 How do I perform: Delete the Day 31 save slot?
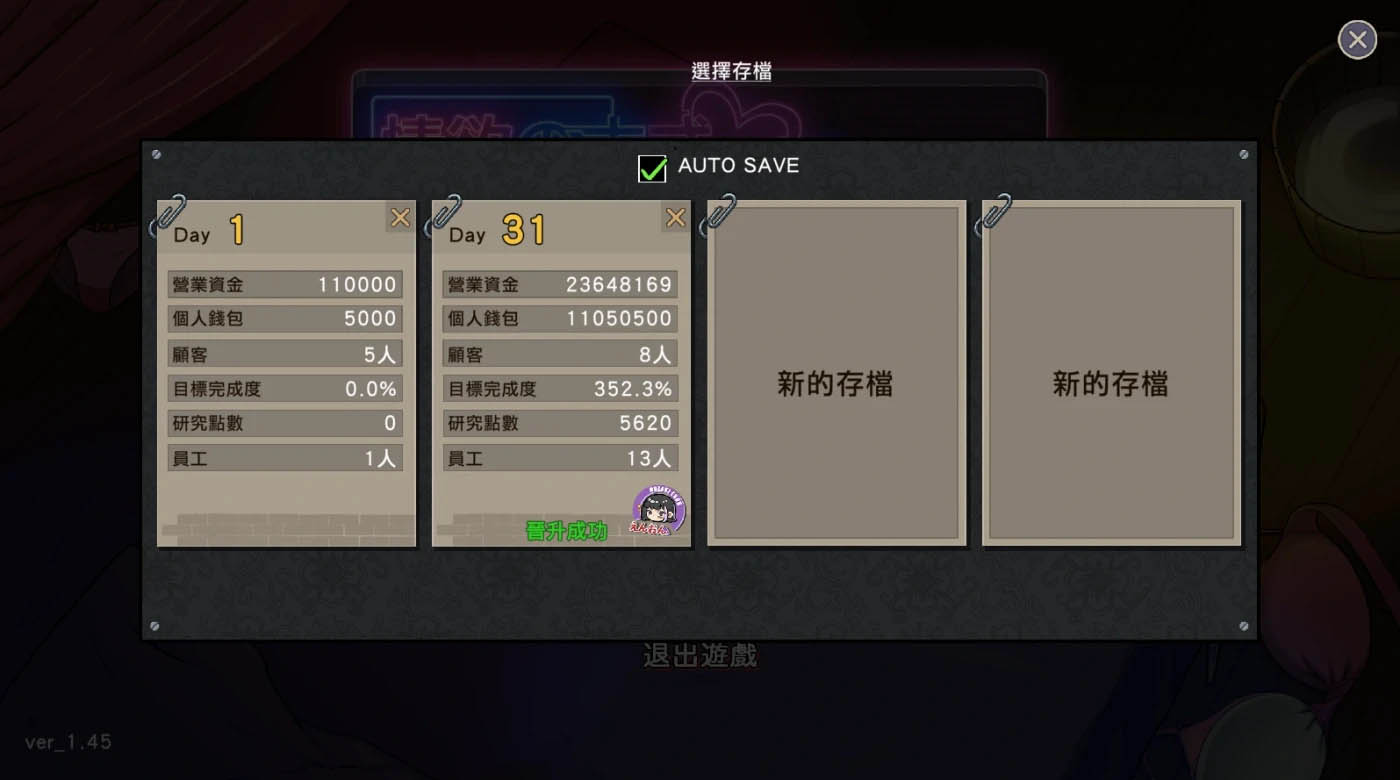tap(676, 218)
